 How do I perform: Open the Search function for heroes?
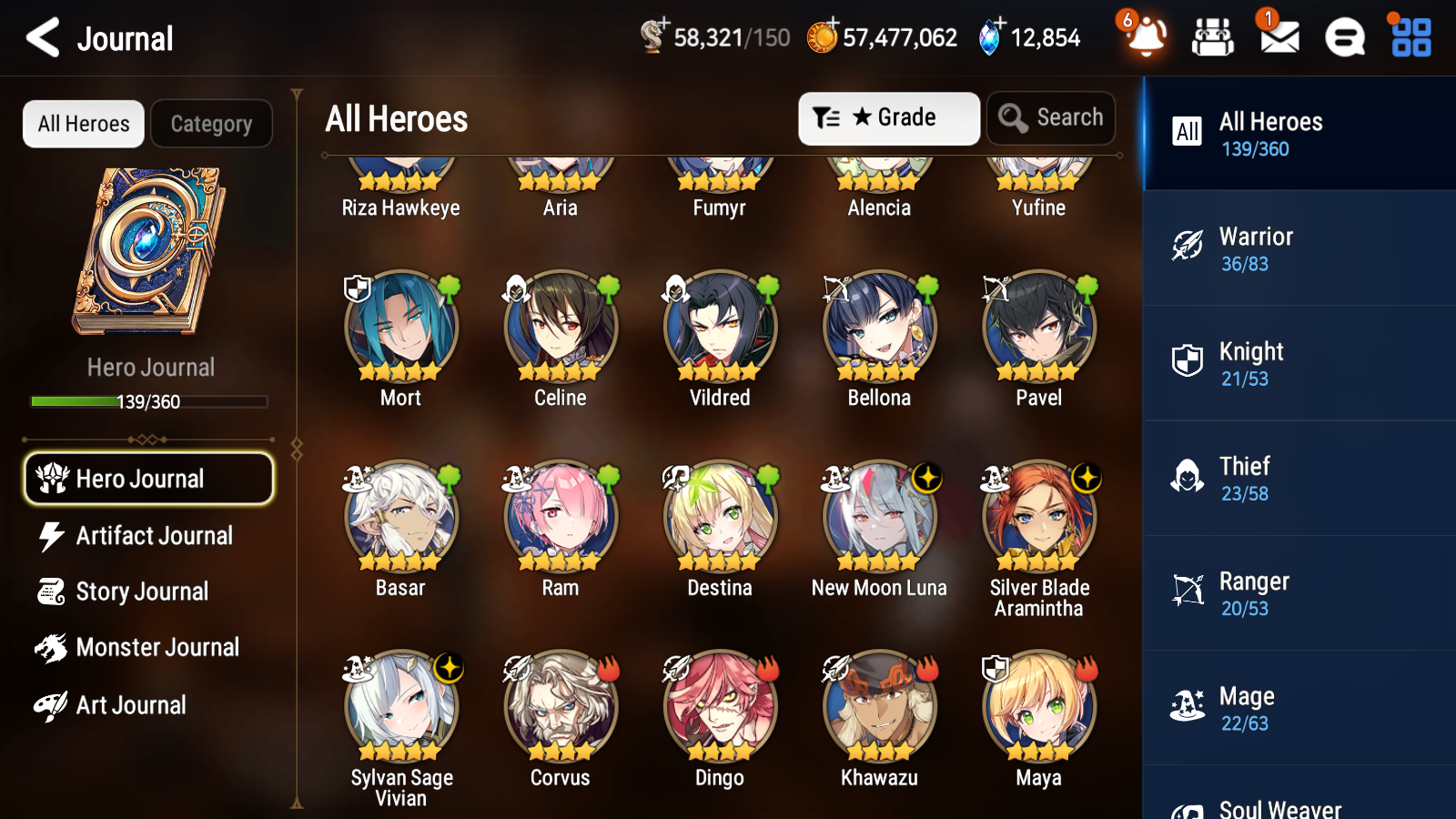click(x=1051, y=117)
